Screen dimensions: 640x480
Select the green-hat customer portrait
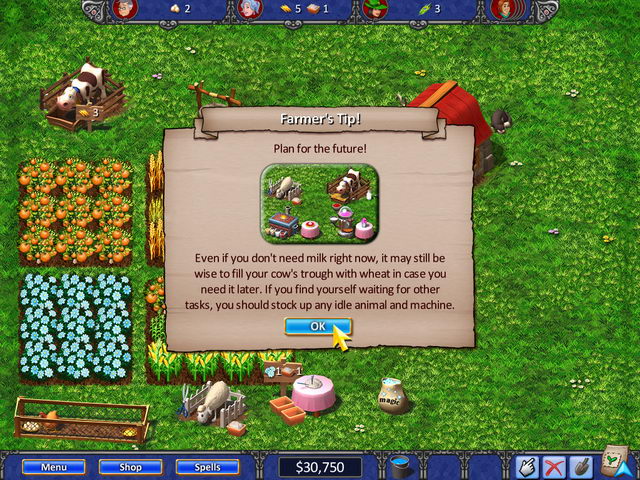(374, 10)
